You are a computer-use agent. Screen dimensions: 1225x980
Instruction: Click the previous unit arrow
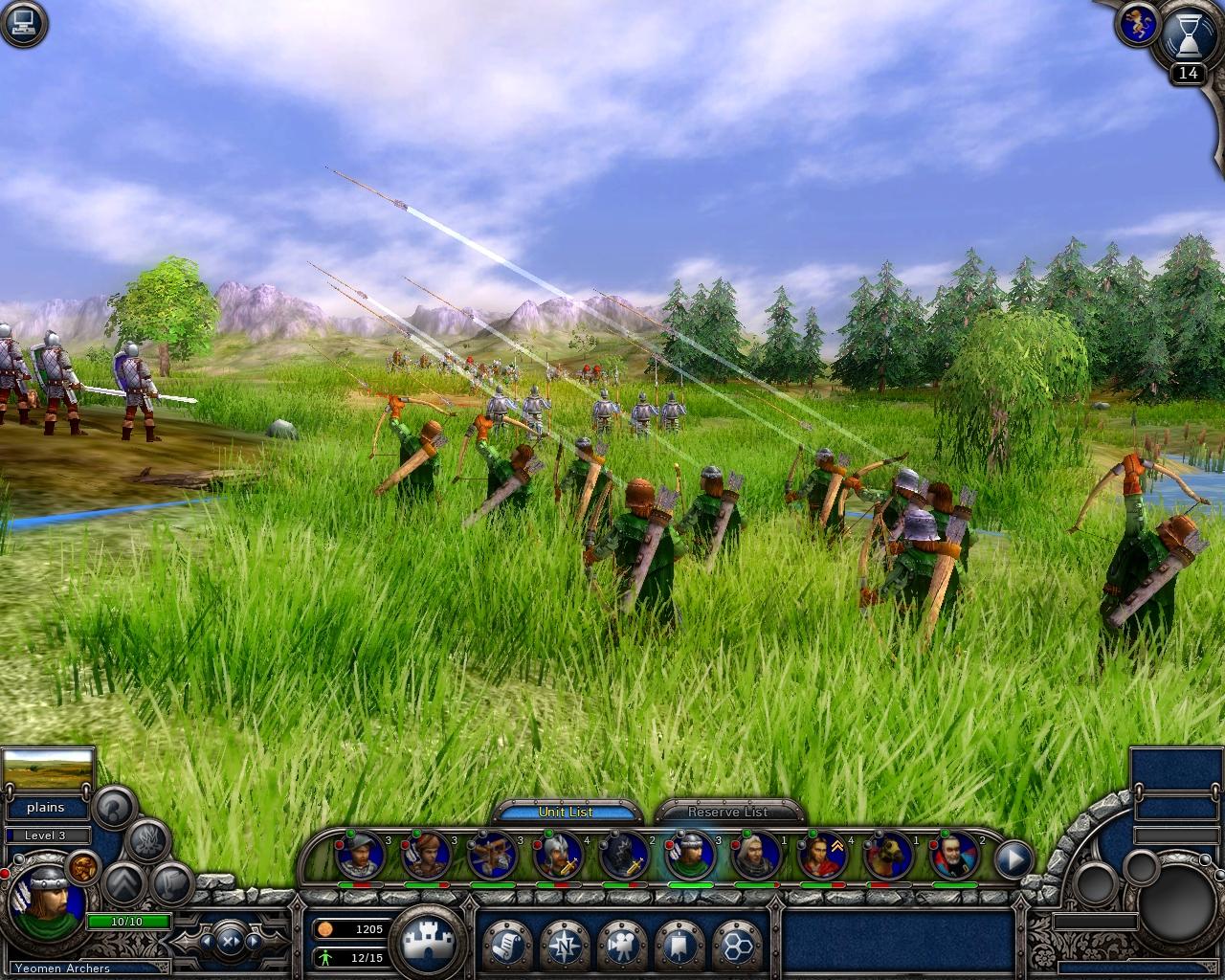207,941
